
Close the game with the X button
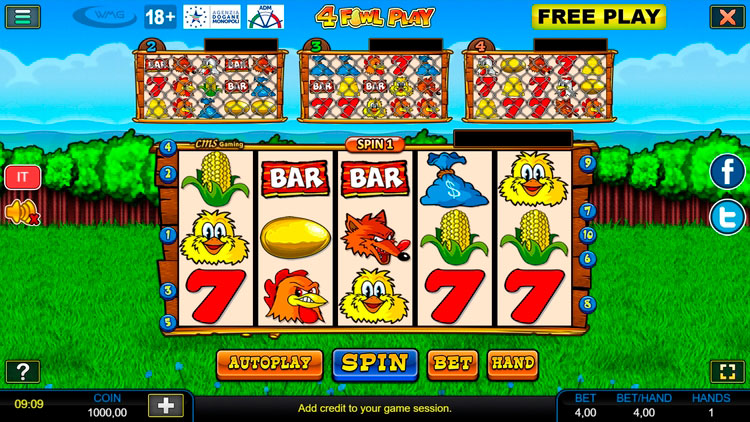[726, 16]
